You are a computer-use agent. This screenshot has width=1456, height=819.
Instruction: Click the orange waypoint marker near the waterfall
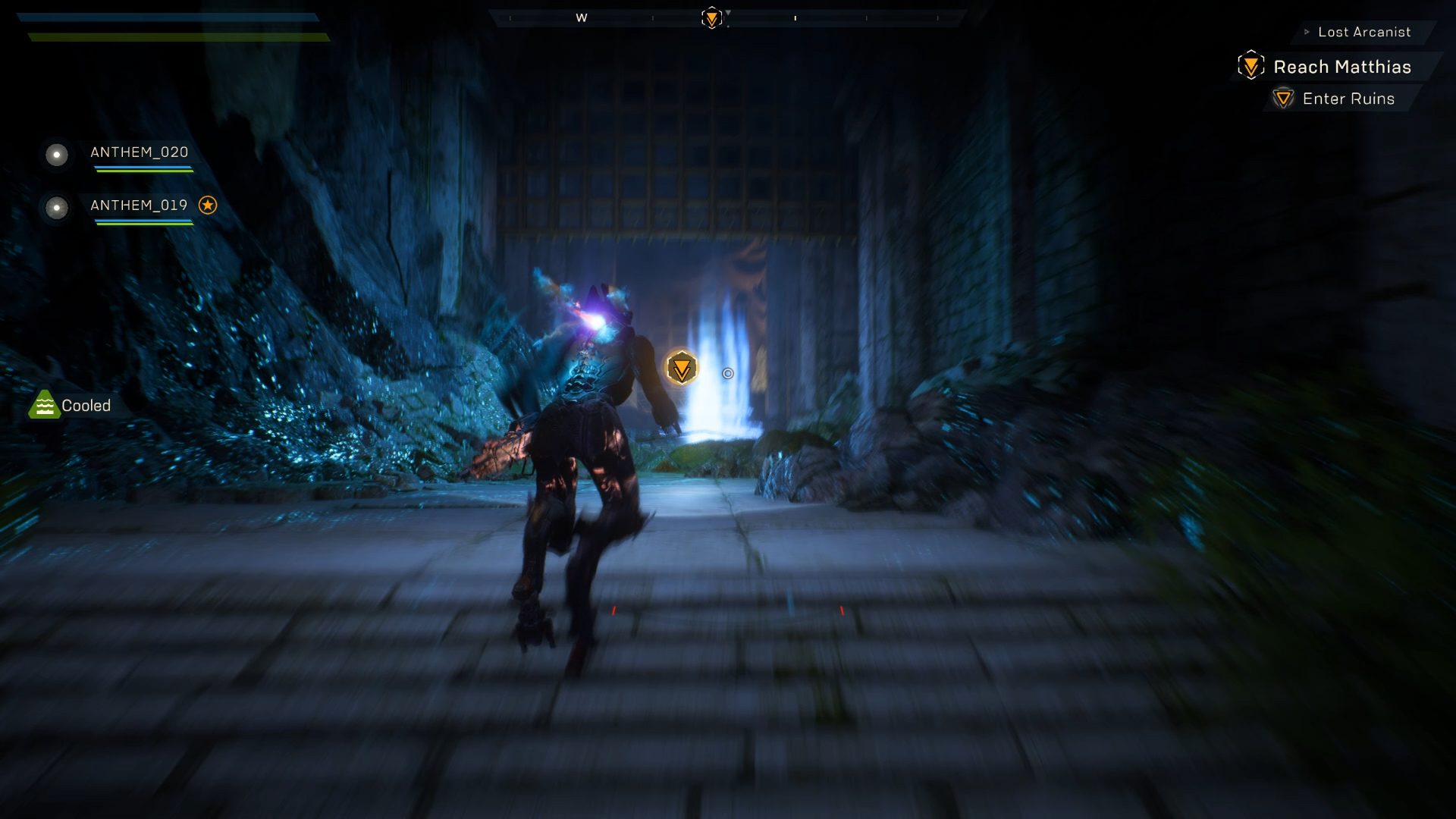coord(682,369)
